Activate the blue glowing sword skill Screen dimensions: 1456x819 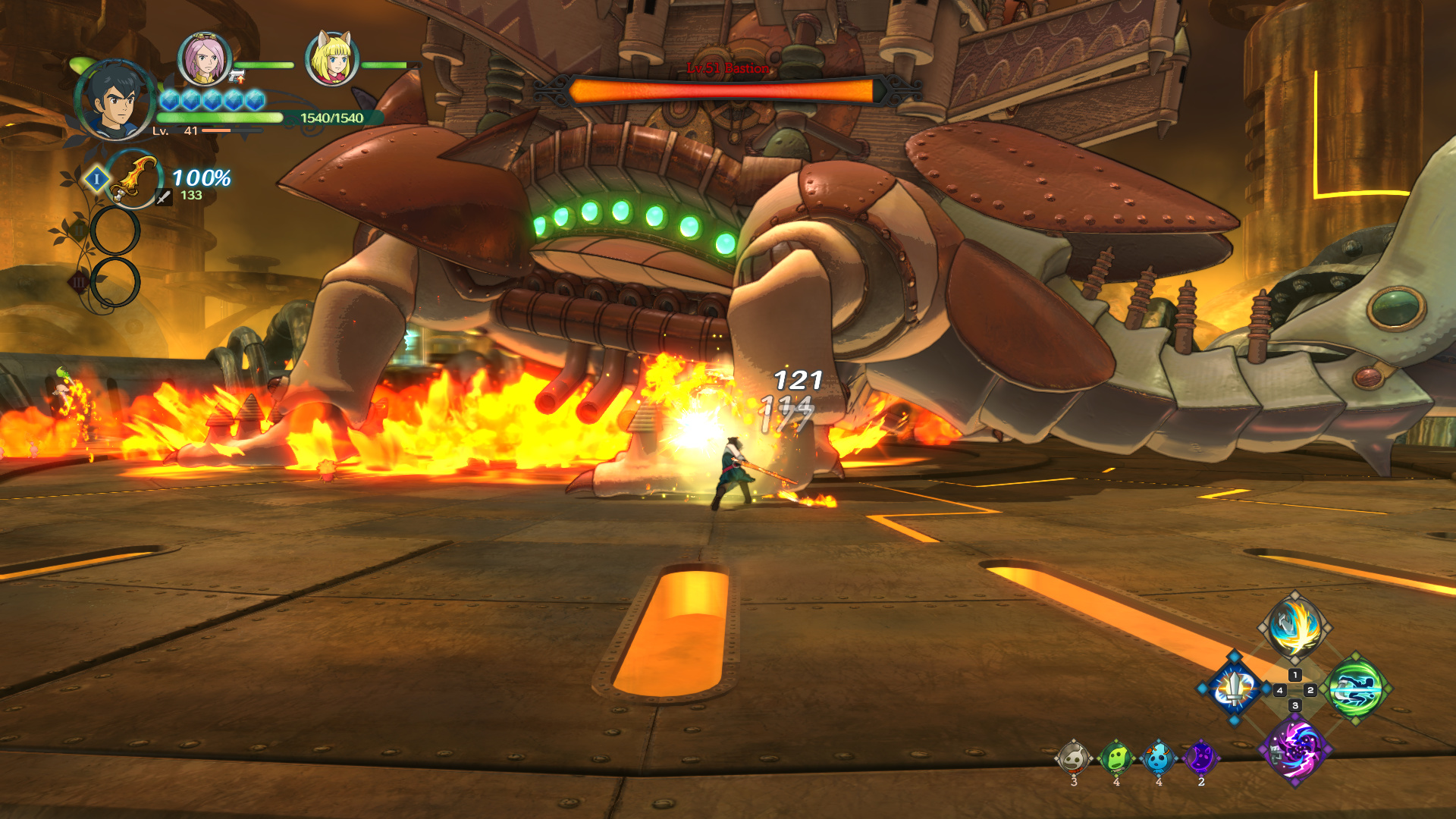coord(1235,689)
